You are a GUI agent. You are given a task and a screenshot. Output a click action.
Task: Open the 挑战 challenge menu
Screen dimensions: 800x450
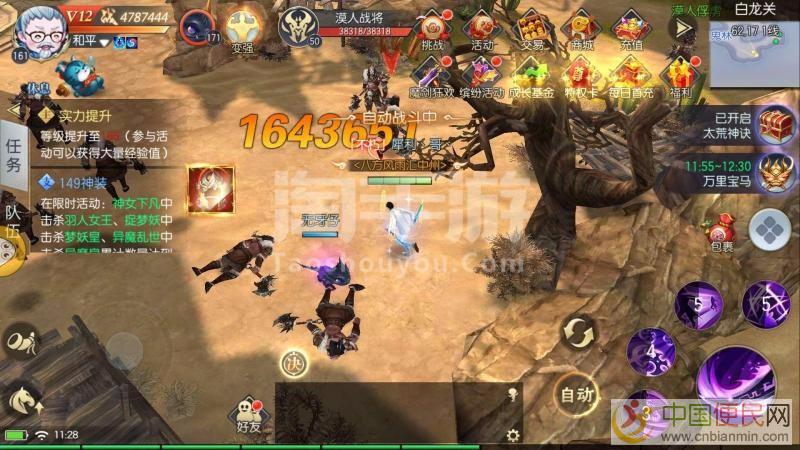point(431,28)
